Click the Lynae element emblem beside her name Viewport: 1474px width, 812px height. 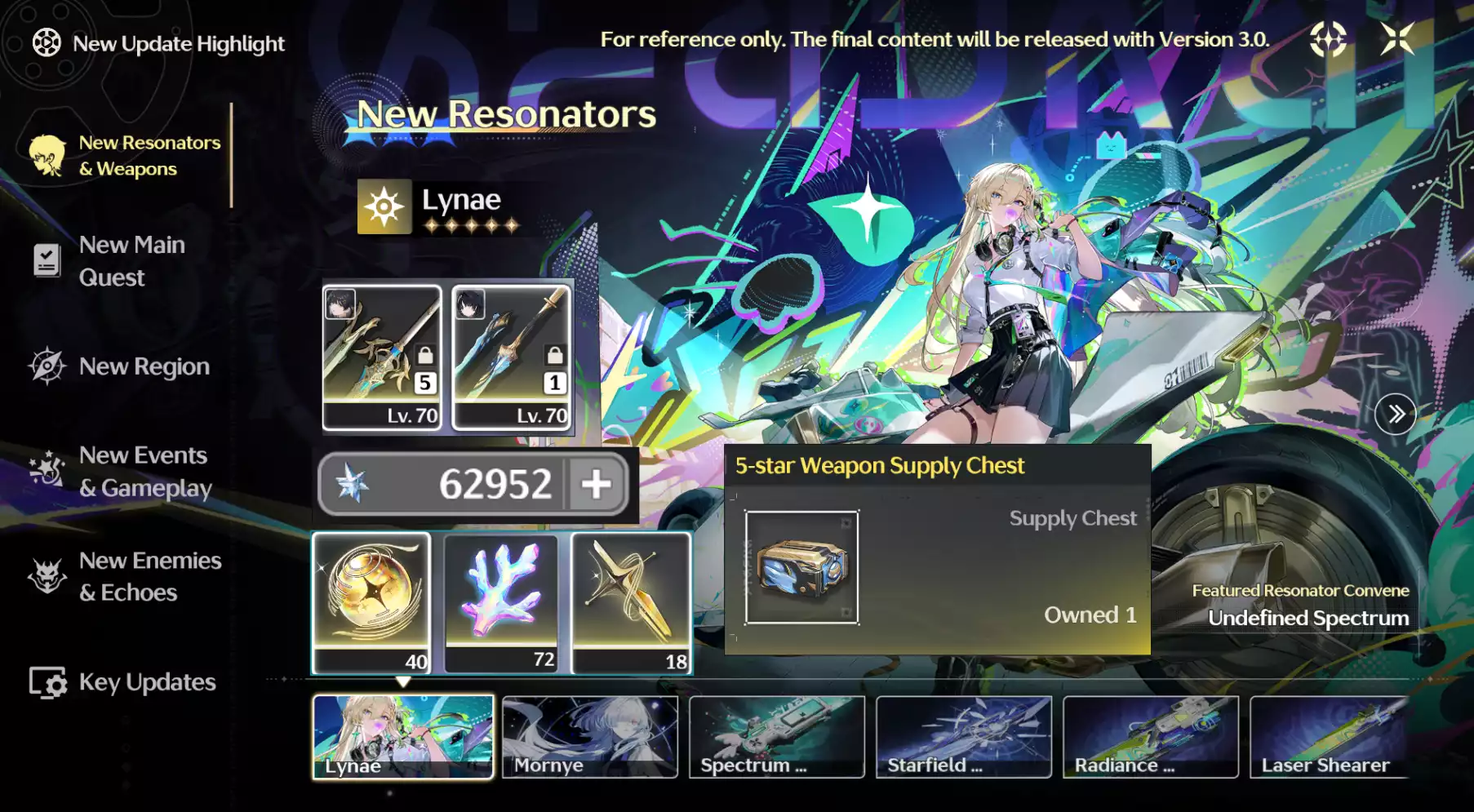coord(384,206)
